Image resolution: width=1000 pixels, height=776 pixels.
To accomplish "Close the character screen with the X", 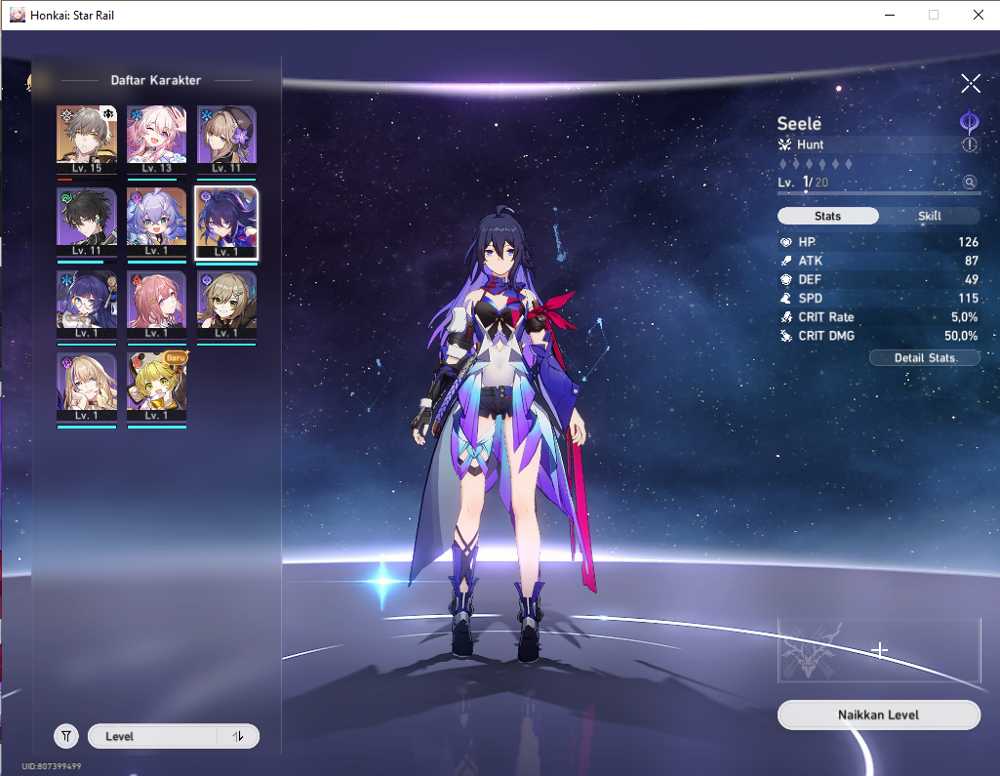I will click(970, 83).
